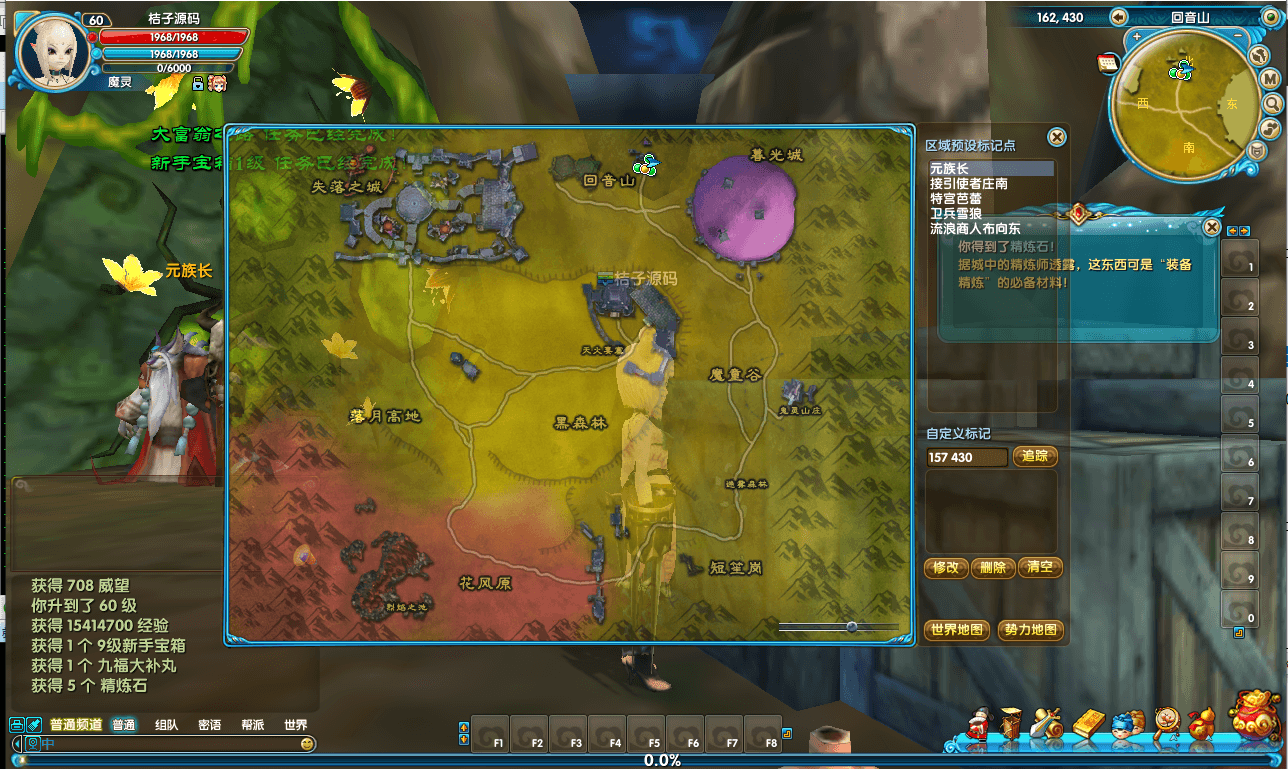The image size is (1288, 769).
Task: Collapse minimap using the left-facing arrow
Action: click(1118, 17)
